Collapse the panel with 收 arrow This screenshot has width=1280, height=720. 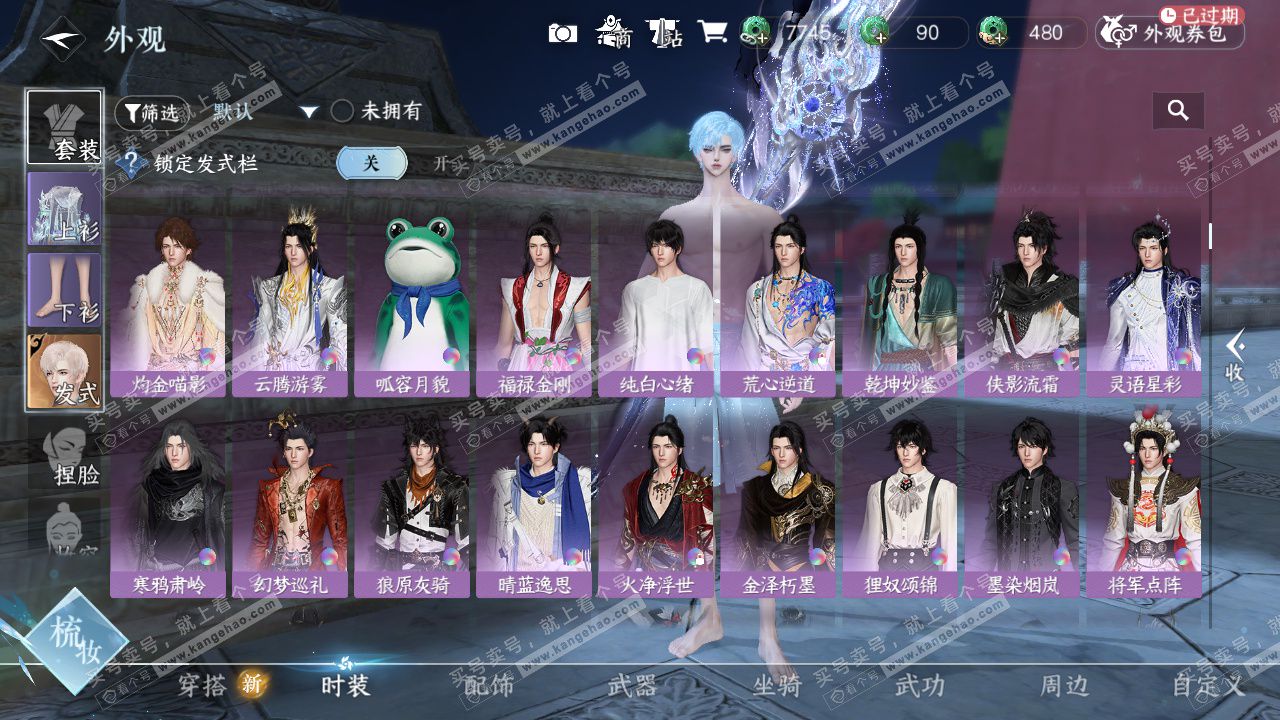[1236, 356]
